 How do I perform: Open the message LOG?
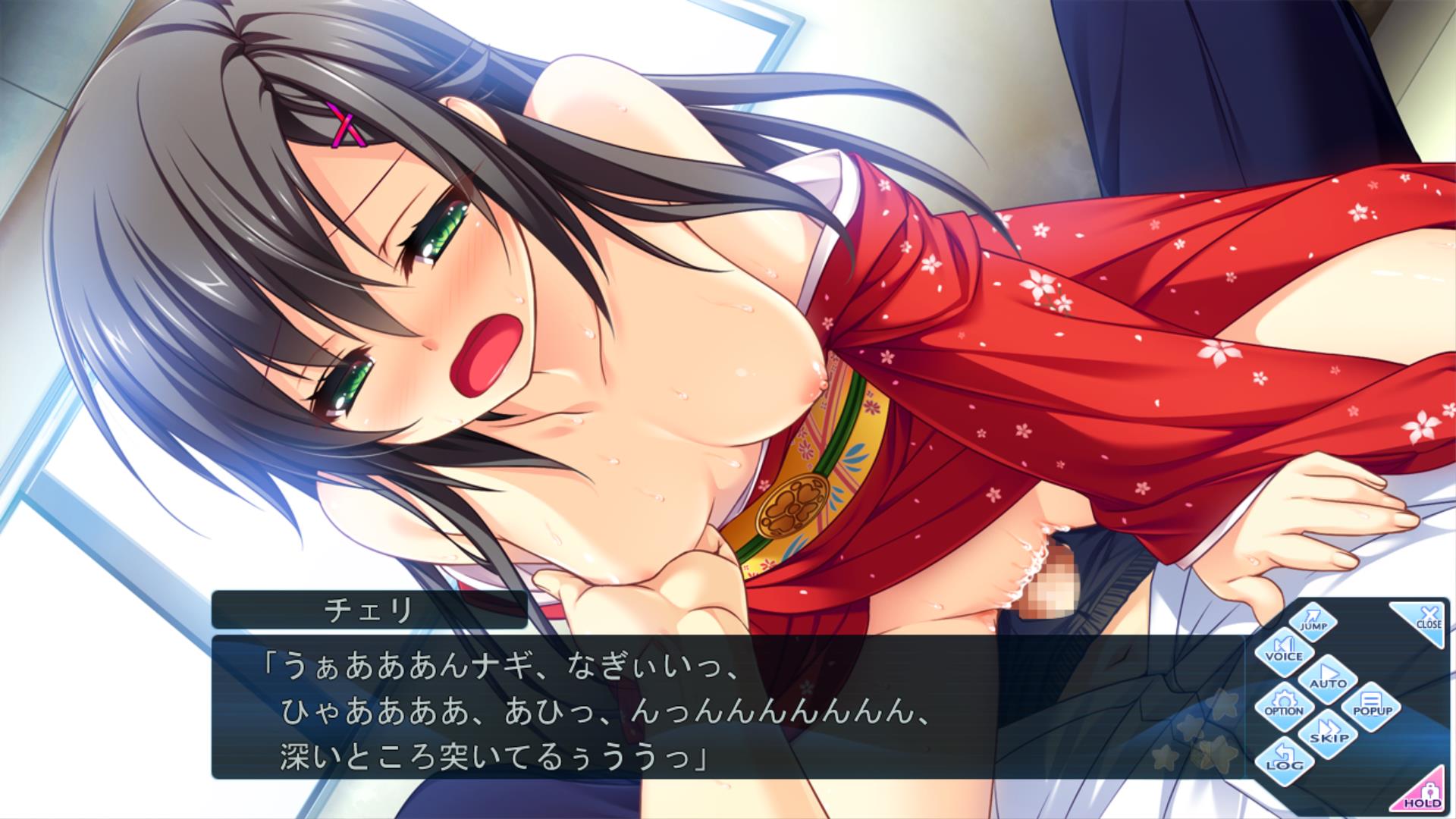[1284, 761]
